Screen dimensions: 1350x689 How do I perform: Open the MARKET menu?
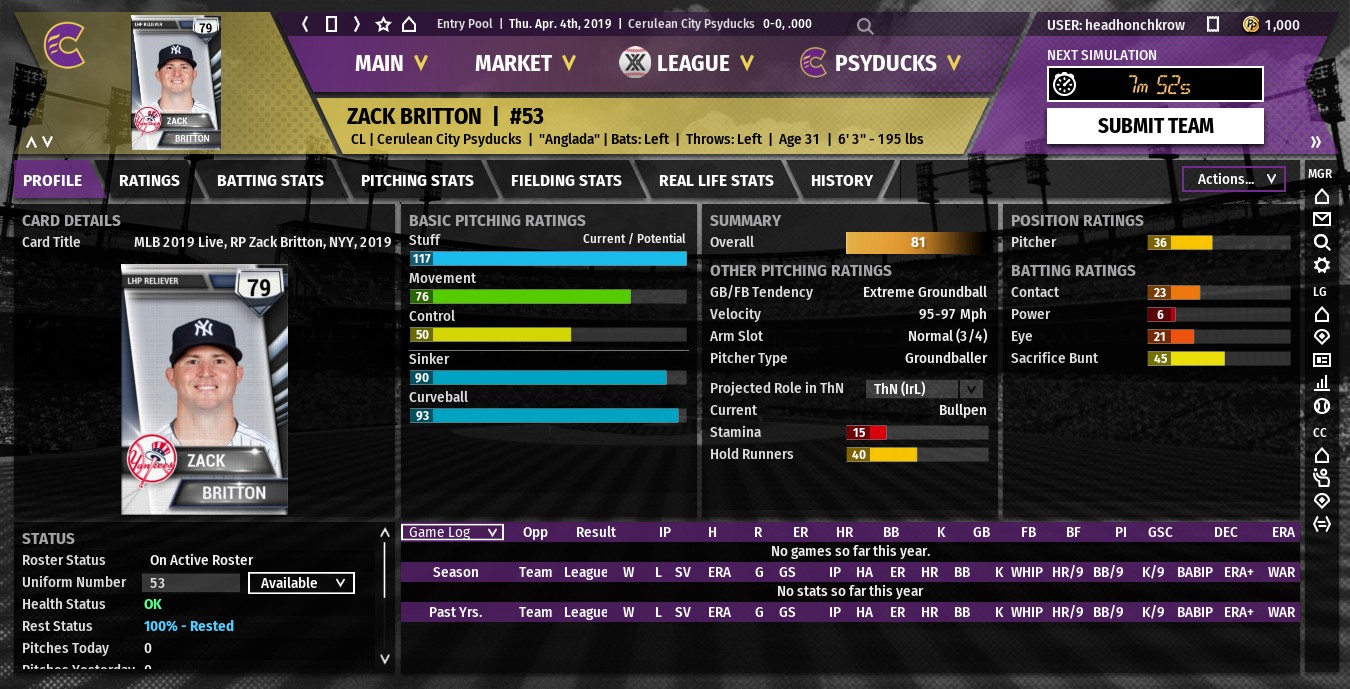[x=525, y=63]
